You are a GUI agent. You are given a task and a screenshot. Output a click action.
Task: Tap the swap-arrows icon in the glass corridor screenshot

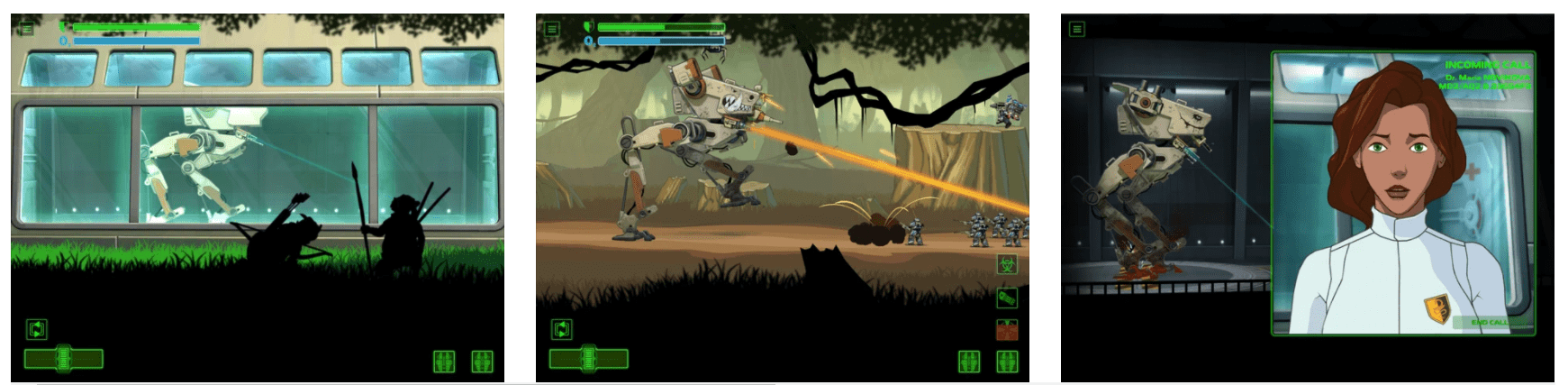point(36,329)
